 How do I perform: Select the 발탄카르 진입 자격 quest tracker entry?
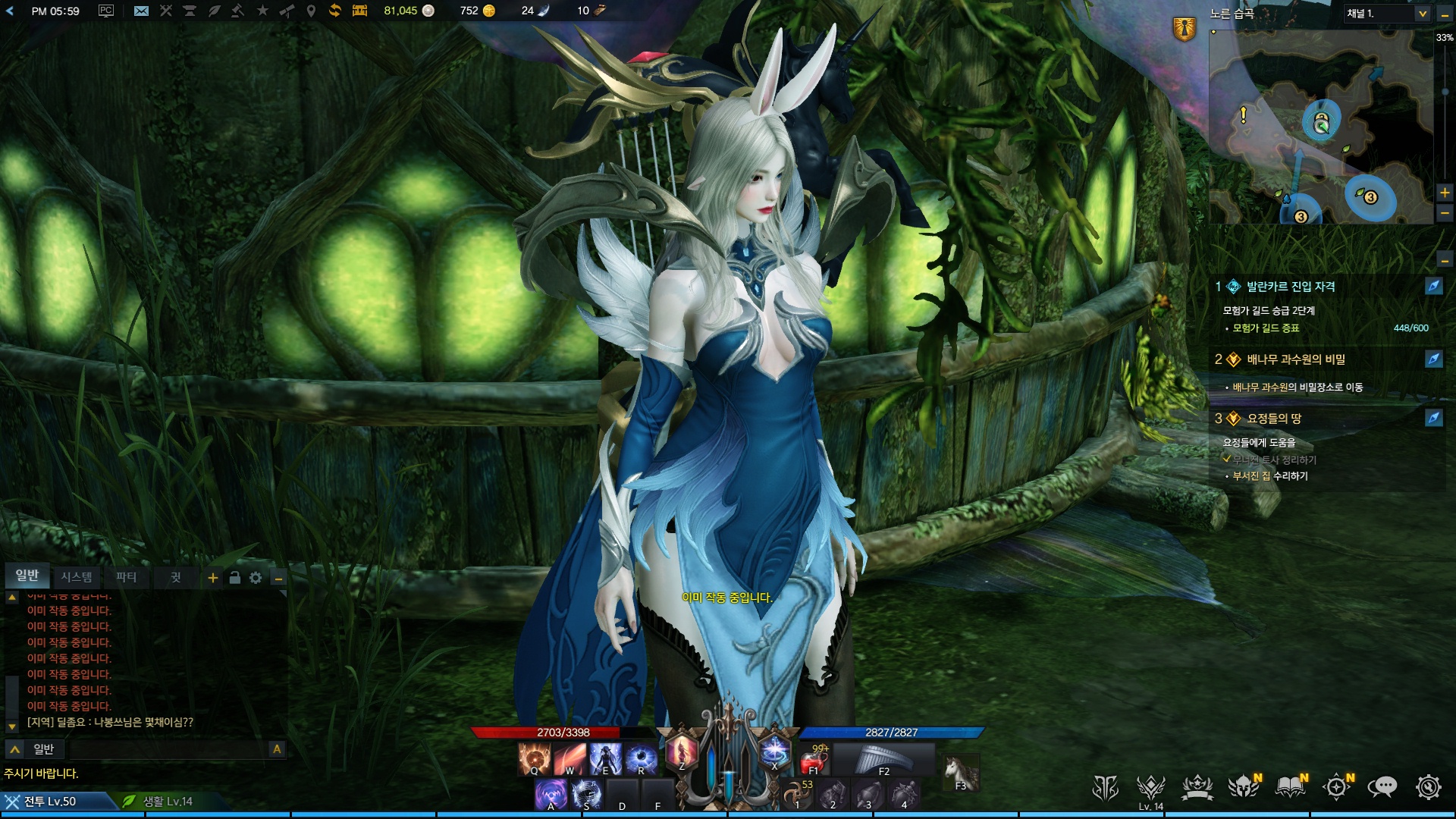[1291, 287]
